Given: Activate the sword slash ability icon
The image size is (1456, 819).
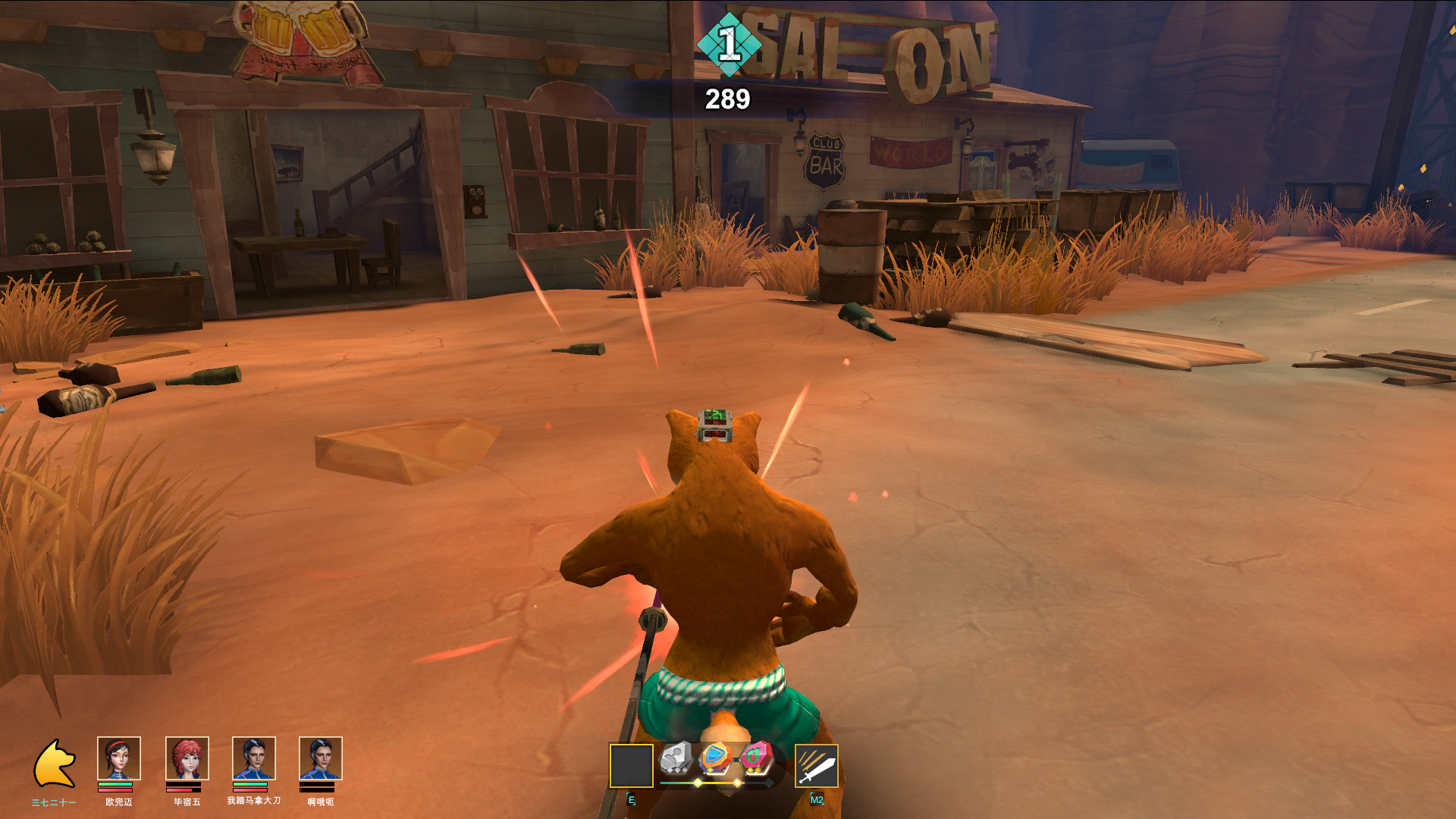Looking at the screenshot, I should [x=816, y=766].
